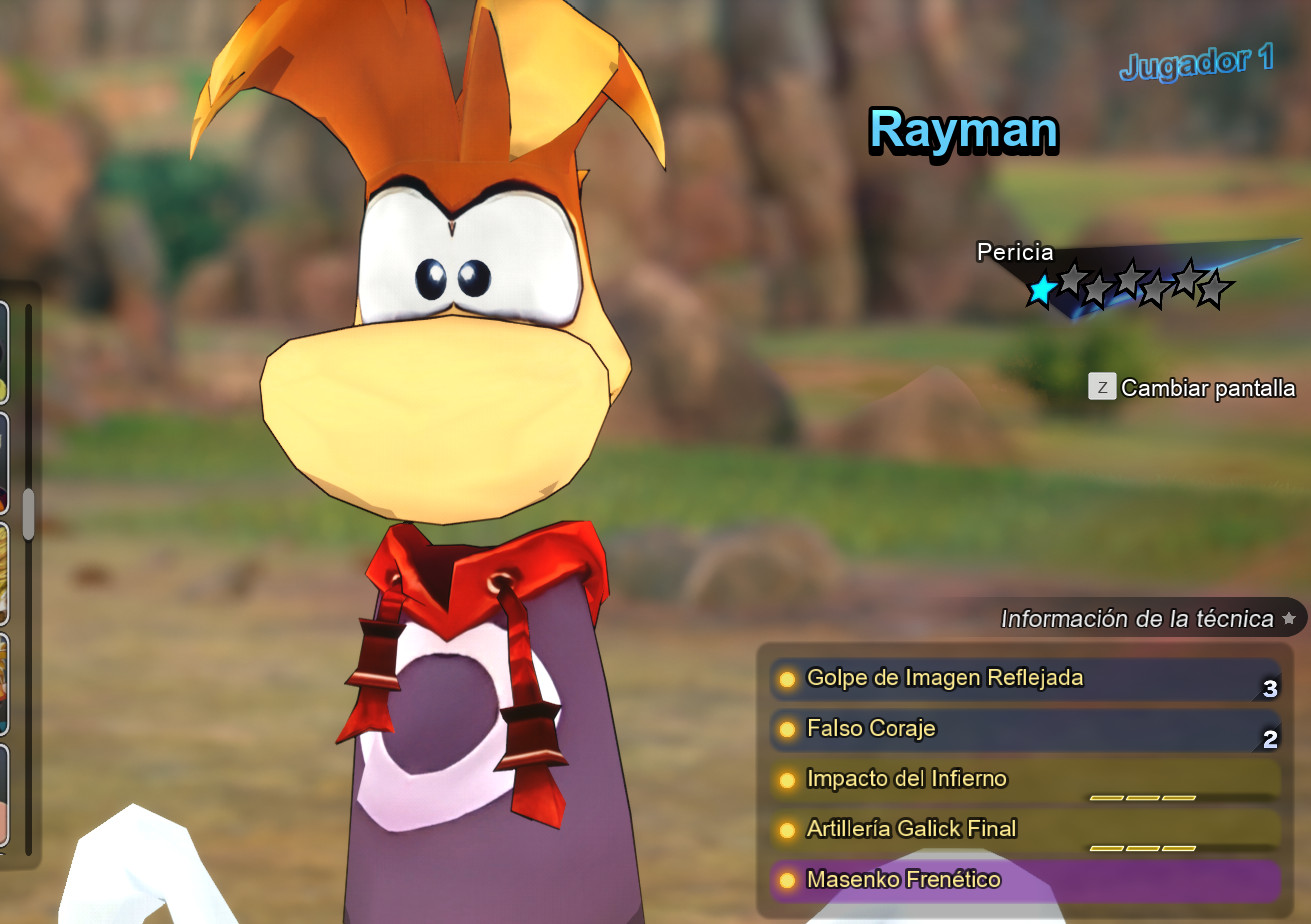Select the Masenko Frenético skill icon

[x=789, y=880]
